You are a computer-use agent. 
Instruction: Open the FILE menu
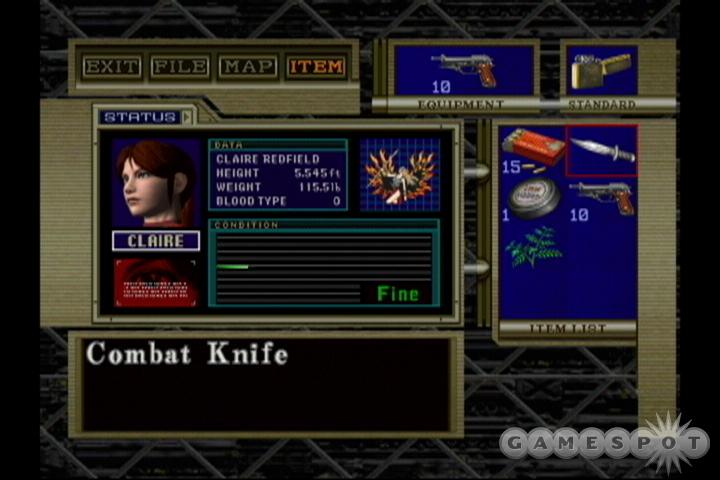[180, 67]
